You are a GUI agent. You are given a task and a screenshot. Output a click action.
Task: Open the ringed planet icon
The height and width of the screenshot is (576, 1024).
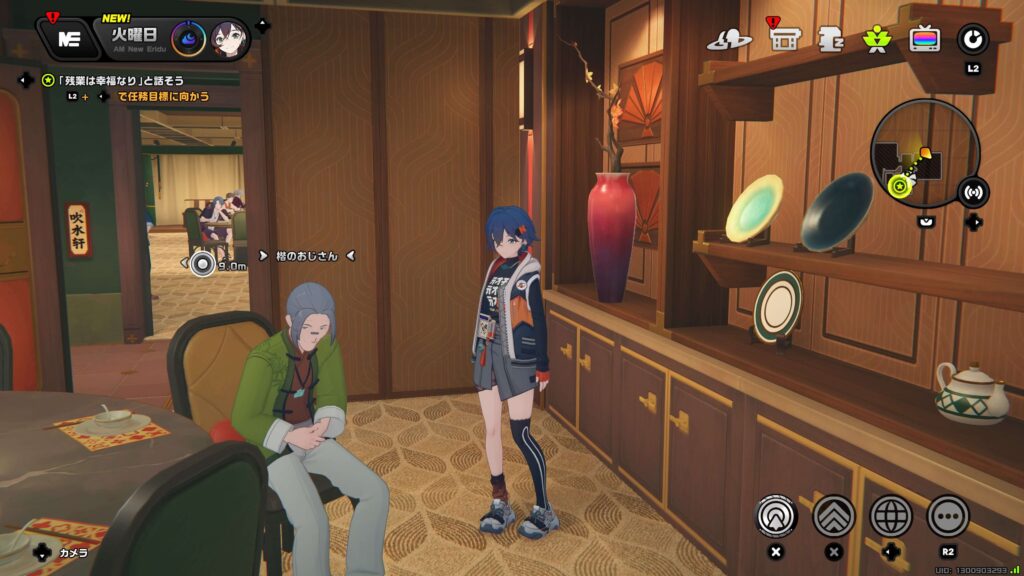click(729, 40)
